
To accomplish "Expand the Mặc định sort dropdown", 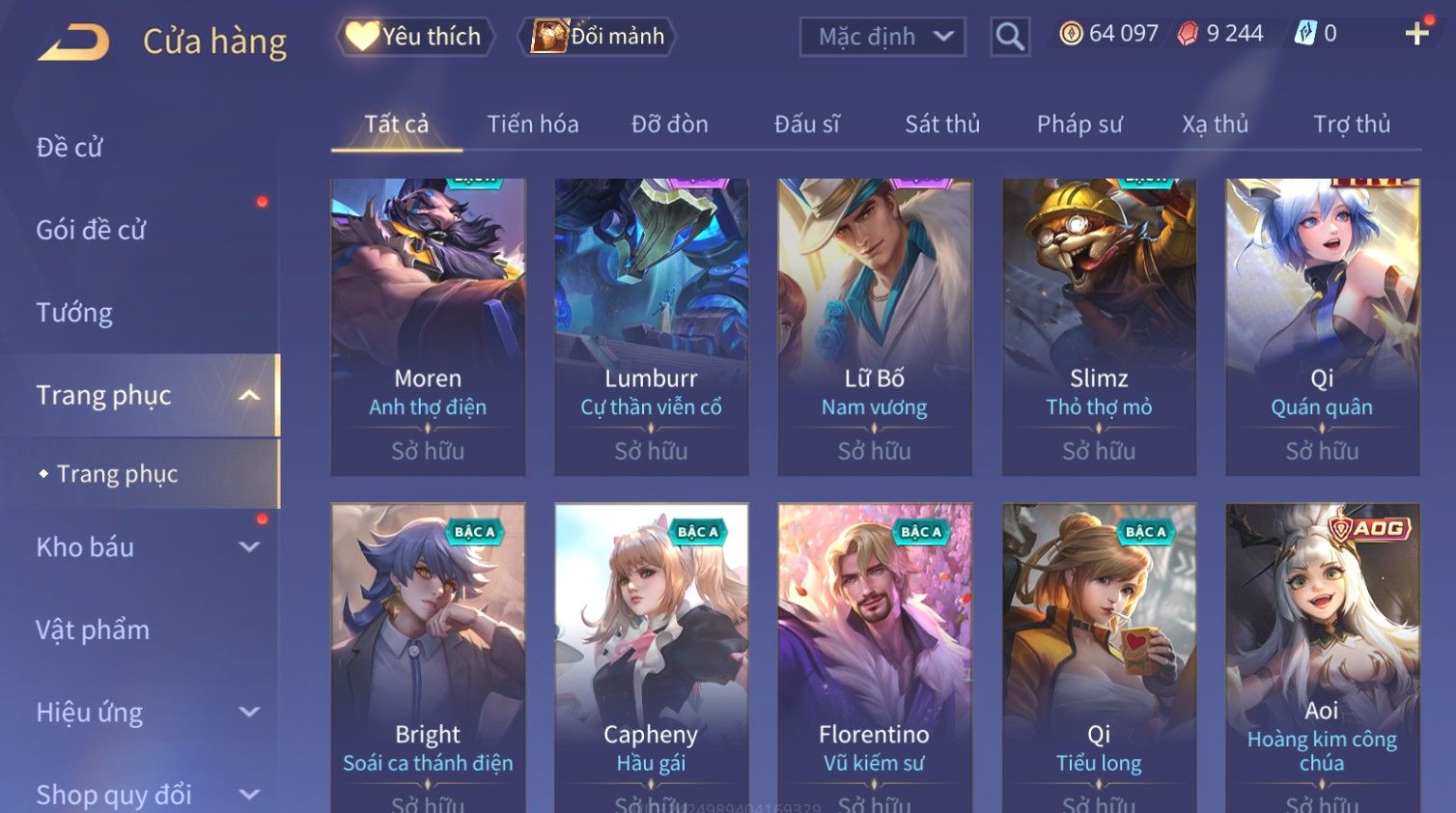I will (x=882, y=37).
